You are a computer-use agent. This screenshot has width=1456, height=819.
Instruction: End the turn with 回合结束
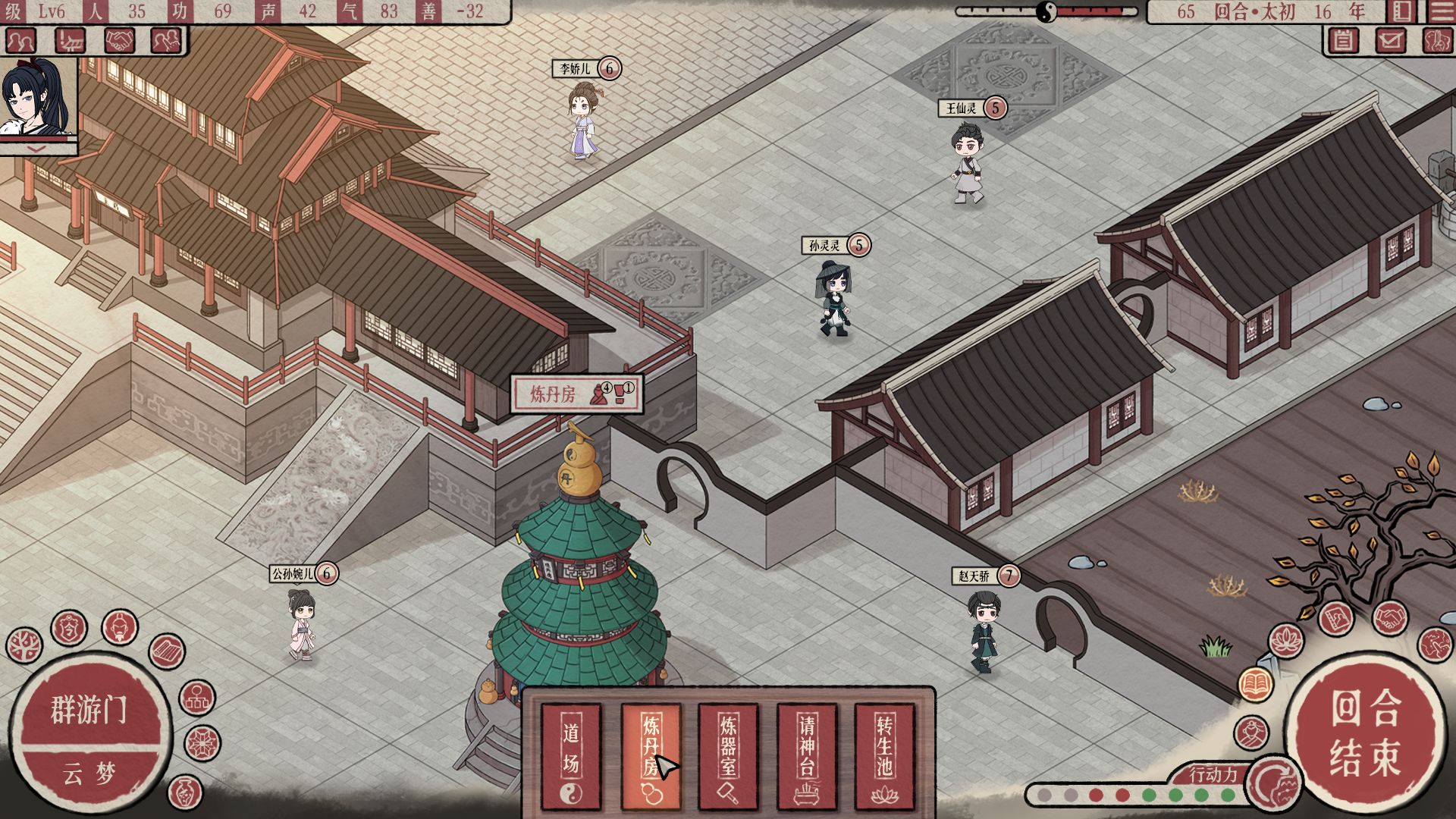tap(1364, 732)
